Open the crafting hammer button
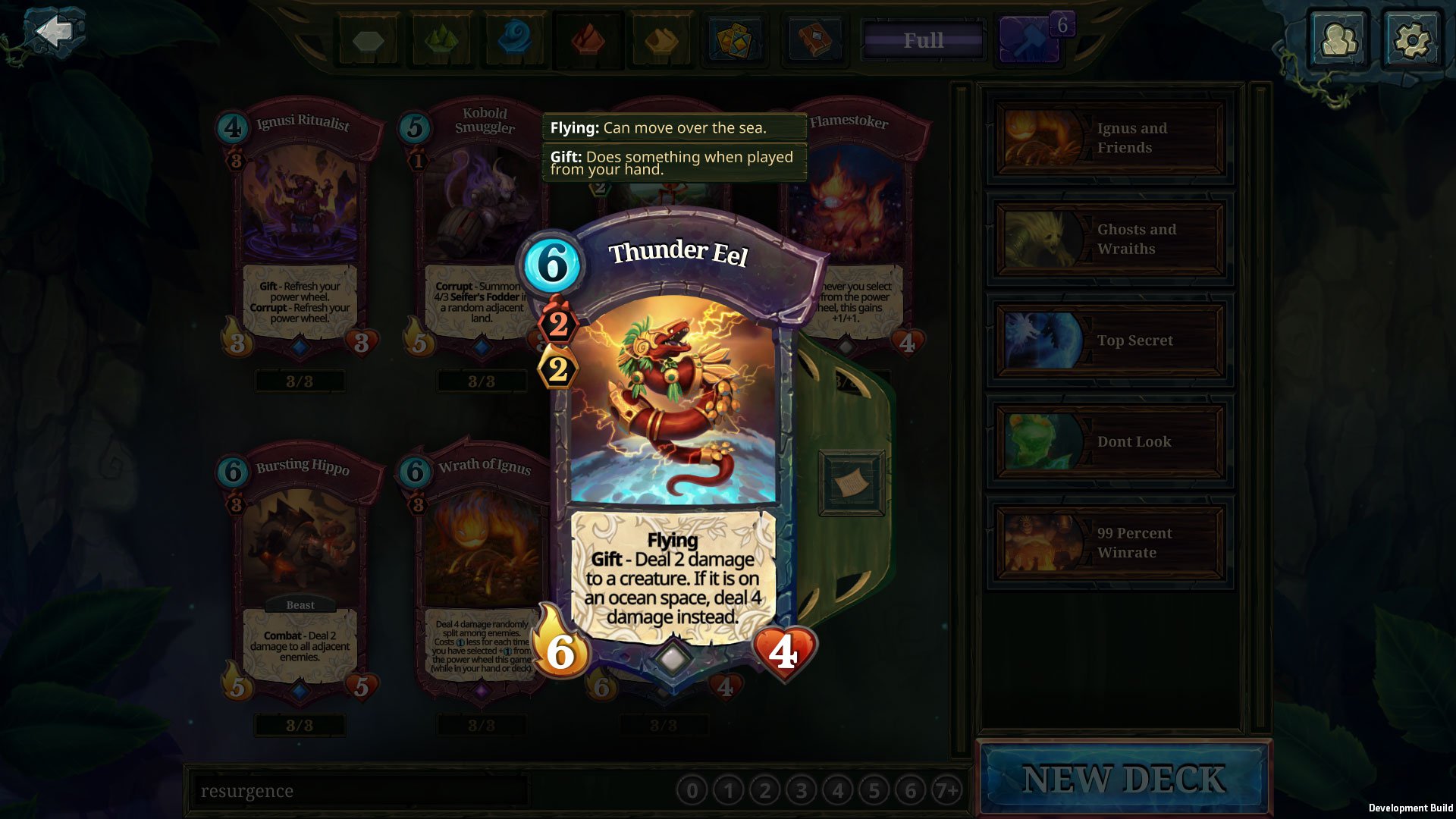This screenshot has width=1456, height=819. coord(1029,40)
